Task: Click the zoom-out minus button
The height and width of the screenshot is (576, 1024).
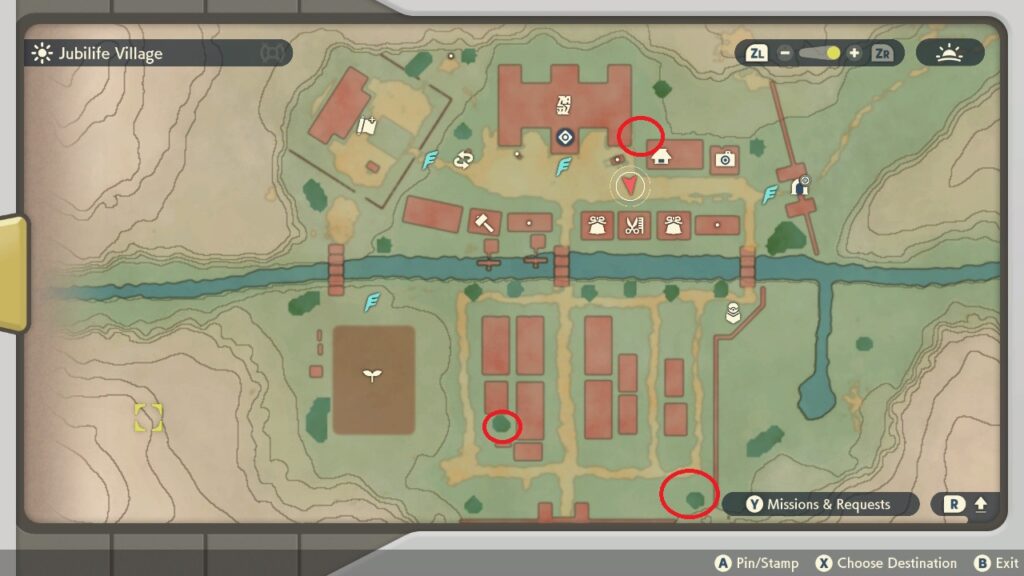Action: coord(785,53)
